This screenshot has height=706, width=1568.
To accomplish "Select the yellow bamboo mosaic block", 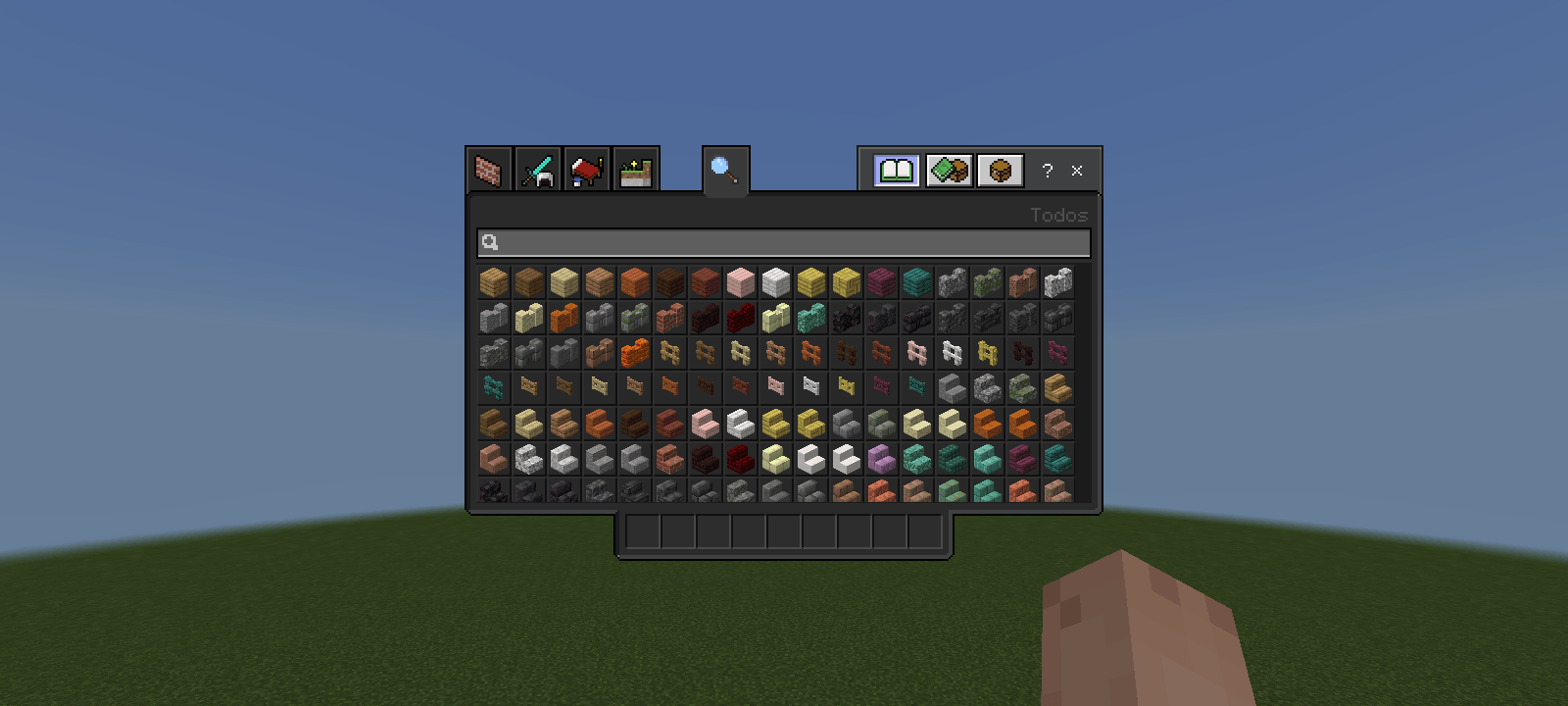I will 847,282.
